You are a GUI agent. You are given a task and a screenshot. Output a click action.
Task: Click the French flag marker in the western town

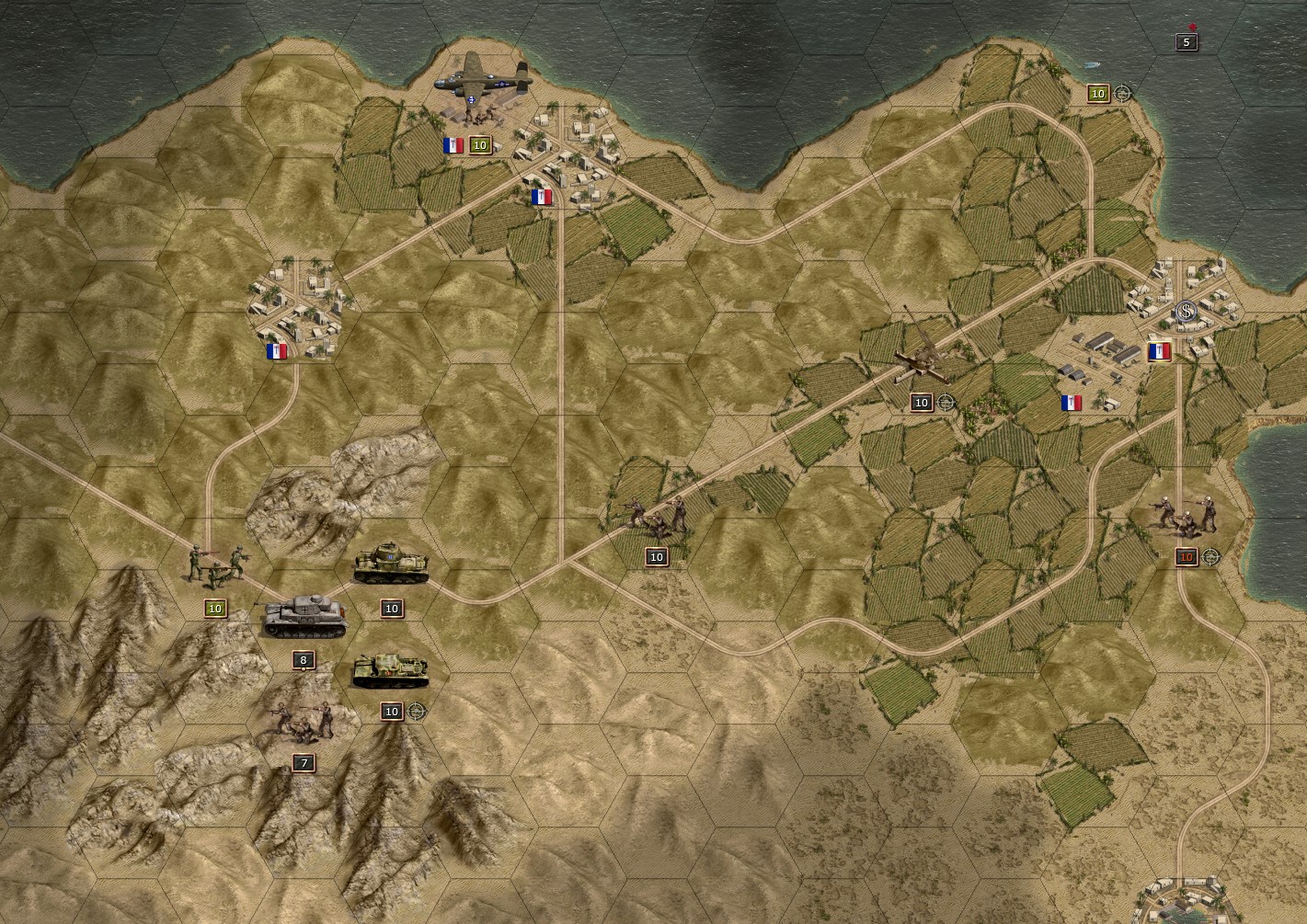(x=276, y=352)
